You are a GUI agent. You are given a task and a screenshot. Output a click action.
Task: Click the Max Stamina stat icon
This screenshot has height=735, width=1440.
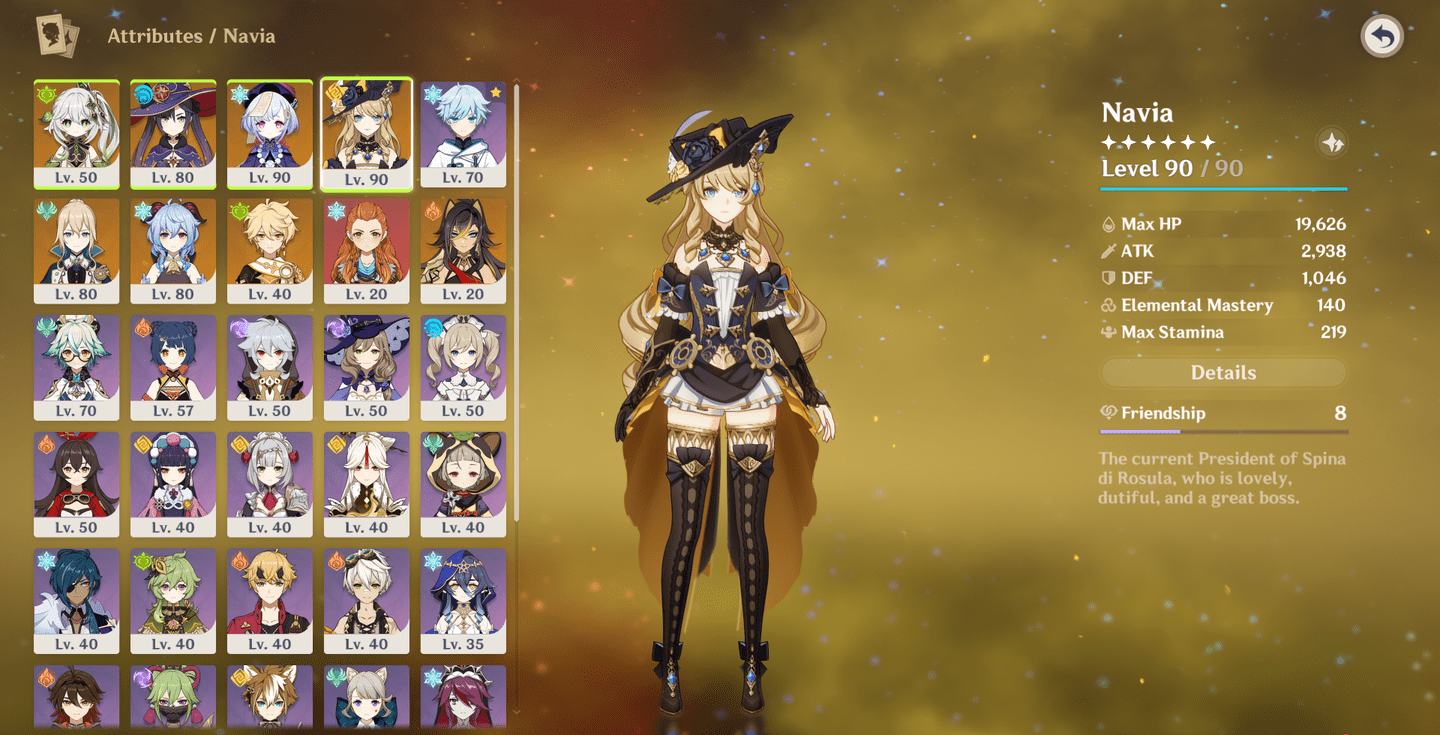pos(1109,332)
